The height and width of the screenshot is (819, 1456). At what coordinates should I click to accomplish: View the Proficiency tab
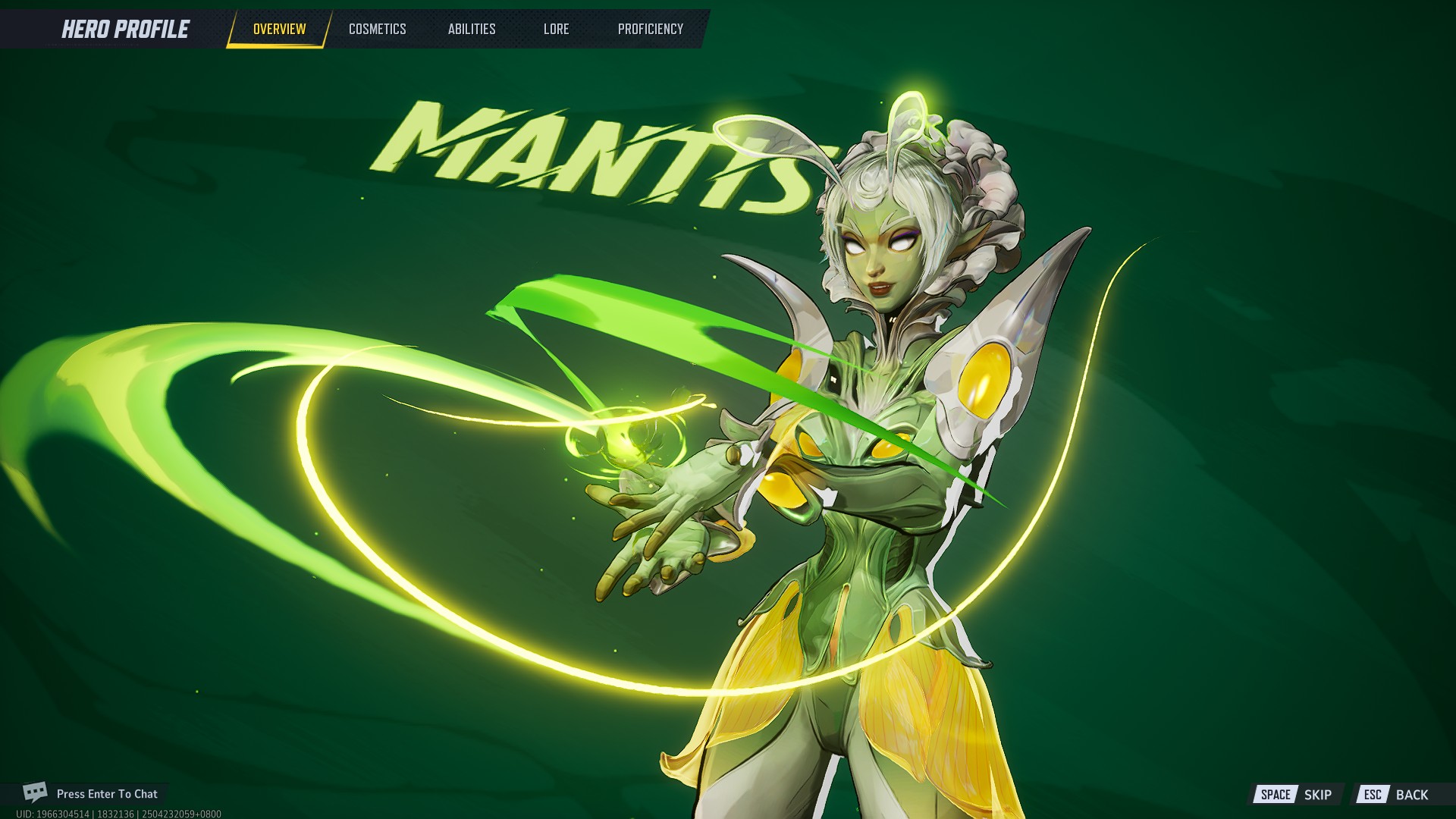(x=650, y=30)
